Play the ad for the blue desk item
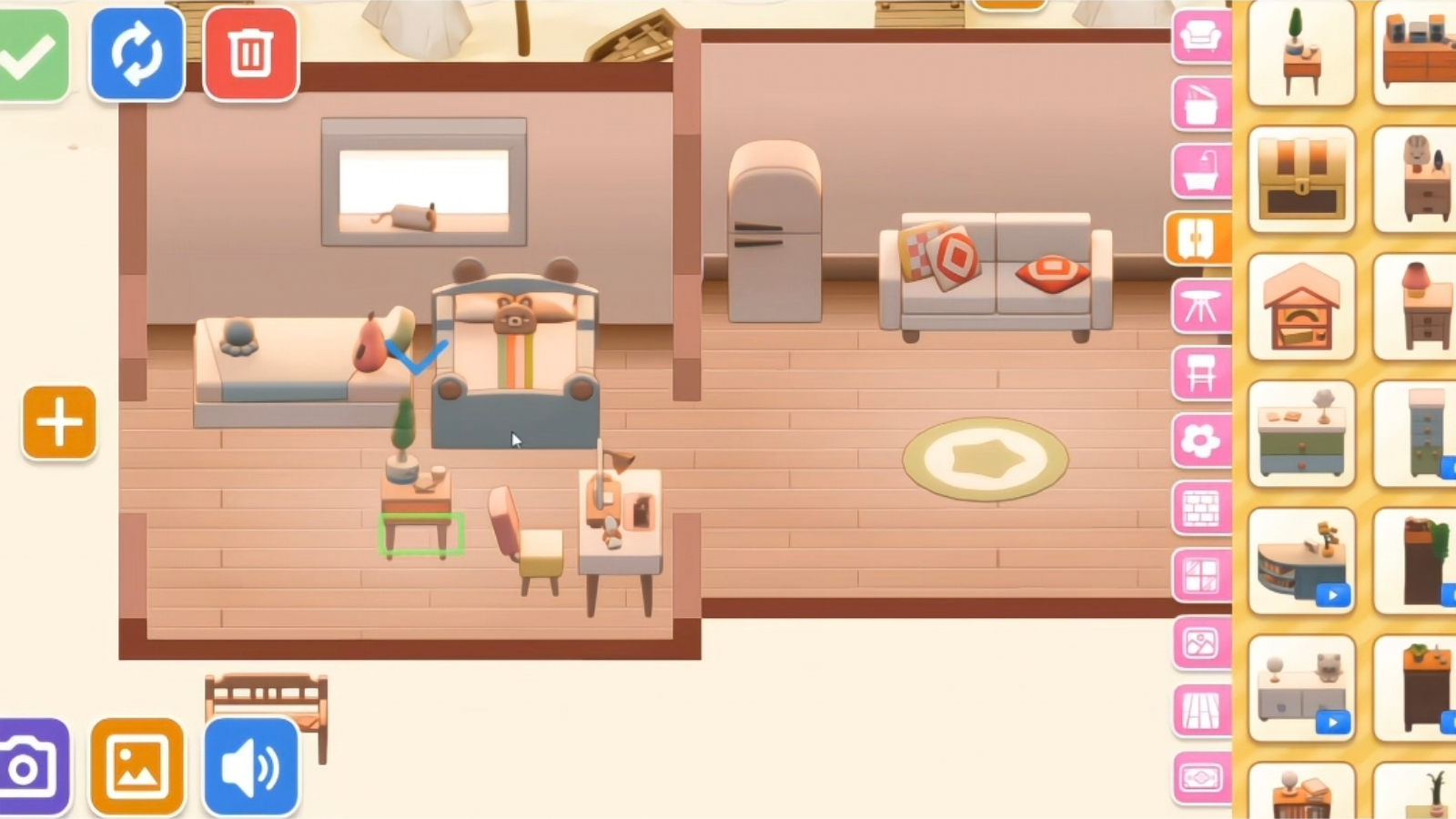 (1332, 594)
